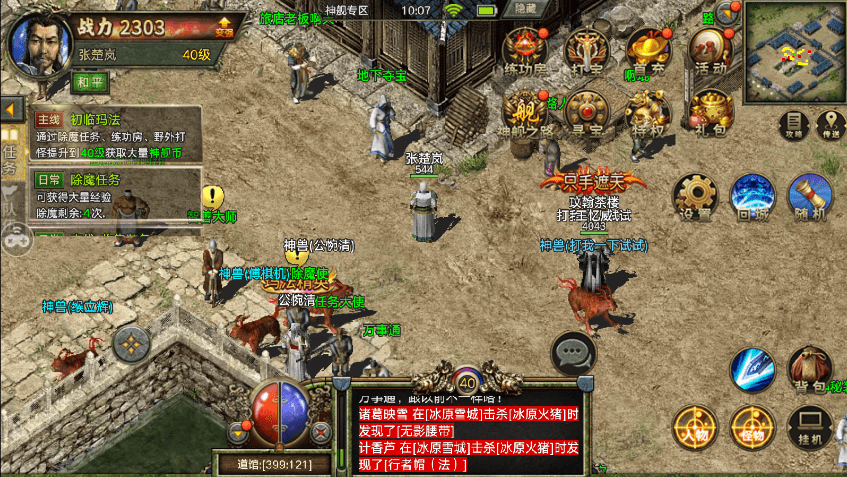
Task: Toggle 挂机 auto-battle mode
Action: [809, 427]
